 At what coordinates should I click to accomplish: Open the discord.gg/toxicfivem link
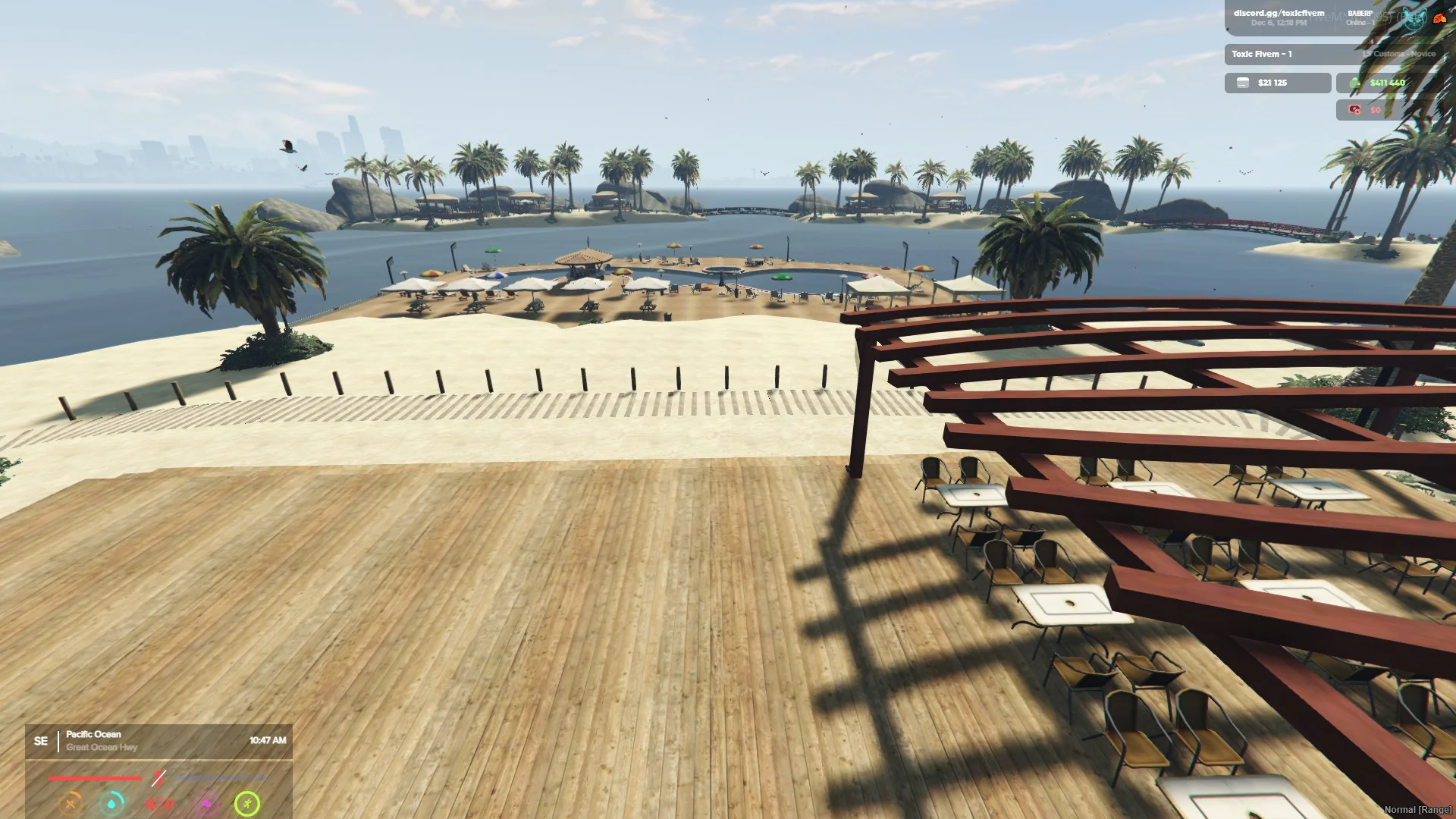[1279, 14]
